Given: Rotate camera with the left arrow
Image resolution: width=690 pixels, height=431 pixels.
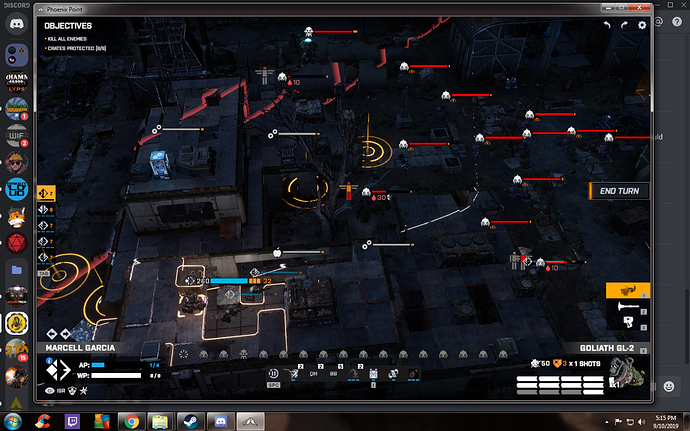Looking at the screenshot, I should click(606, 25).
